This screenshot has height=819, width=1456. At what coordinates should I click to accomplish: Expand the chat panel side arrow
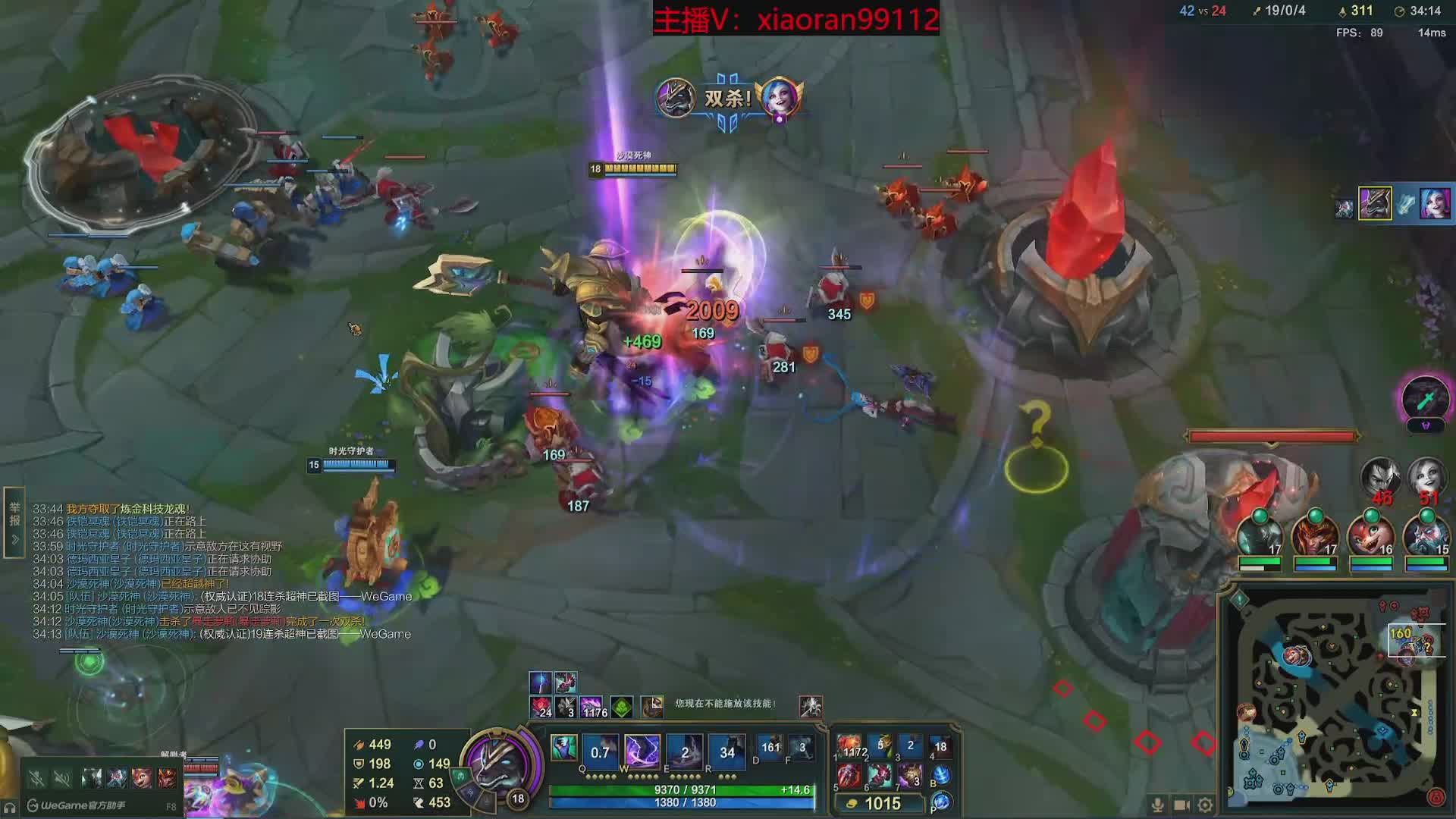[14, 540]
